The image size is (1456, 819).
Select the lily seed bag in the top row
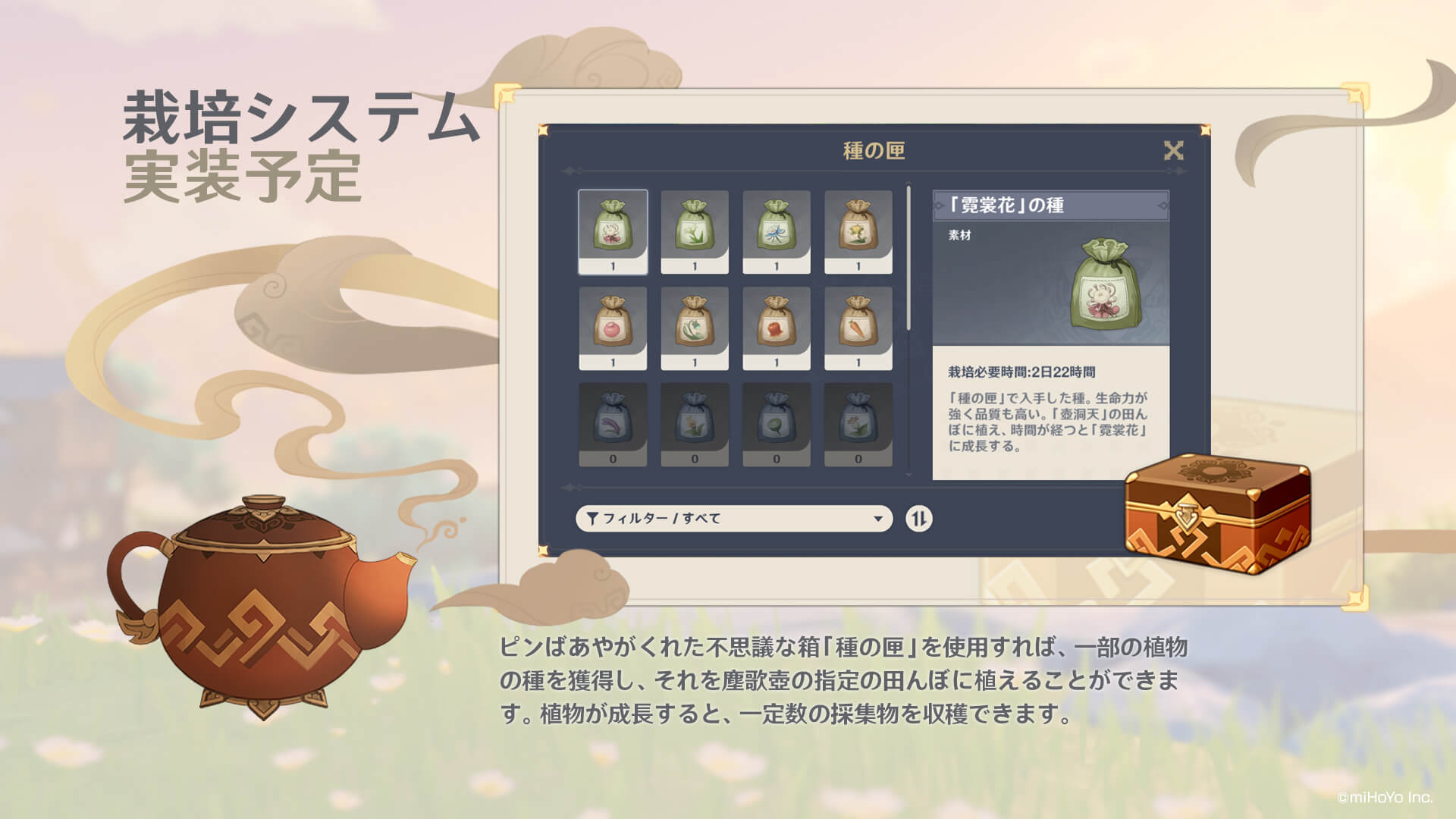coord(695,231)
